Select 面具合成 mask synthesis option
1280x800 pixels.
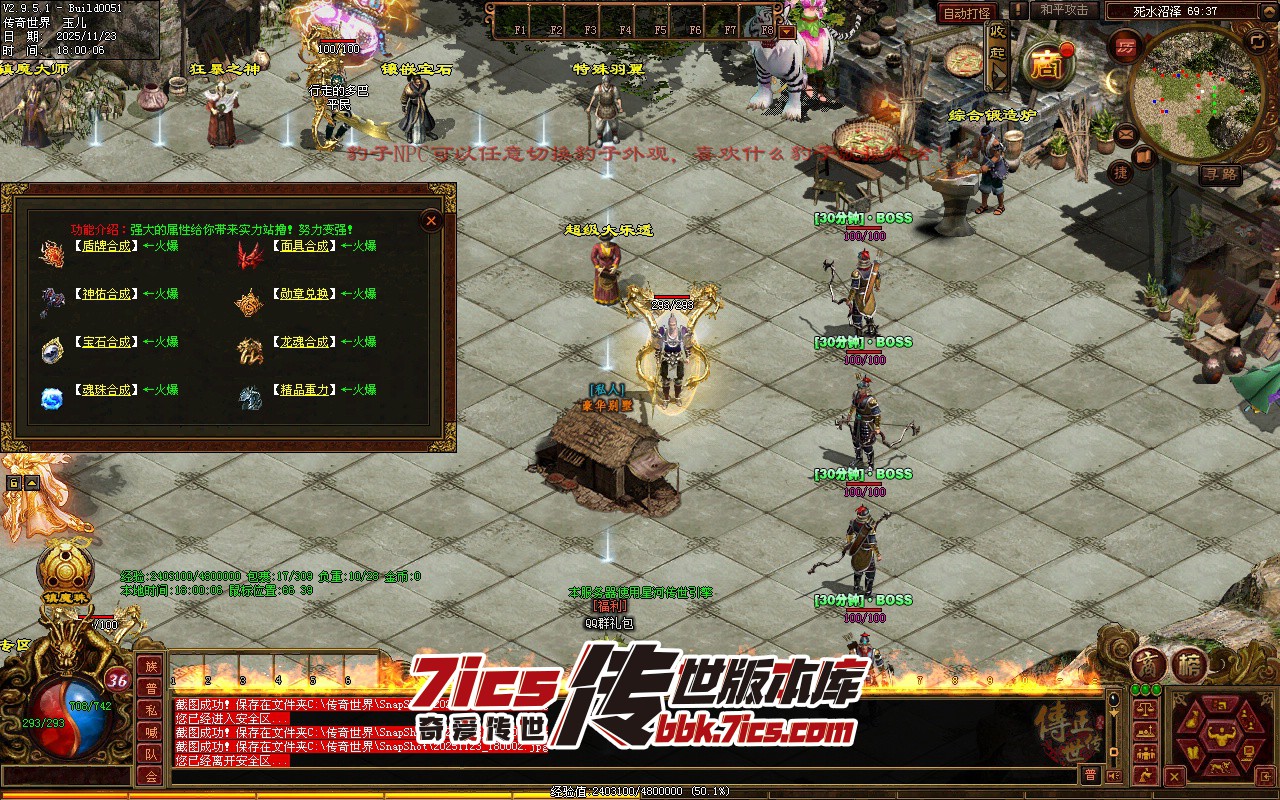click(303, 246)
